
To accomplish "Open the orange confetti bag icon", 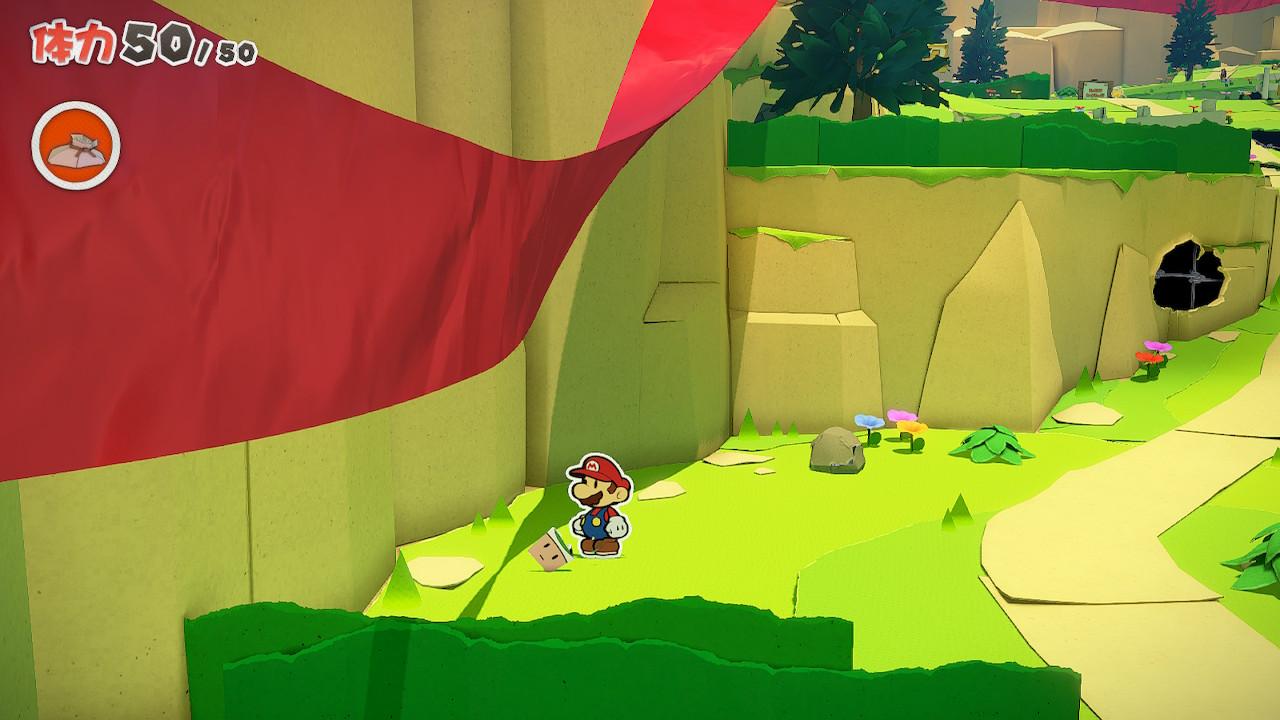I will (x=76, y=146).
